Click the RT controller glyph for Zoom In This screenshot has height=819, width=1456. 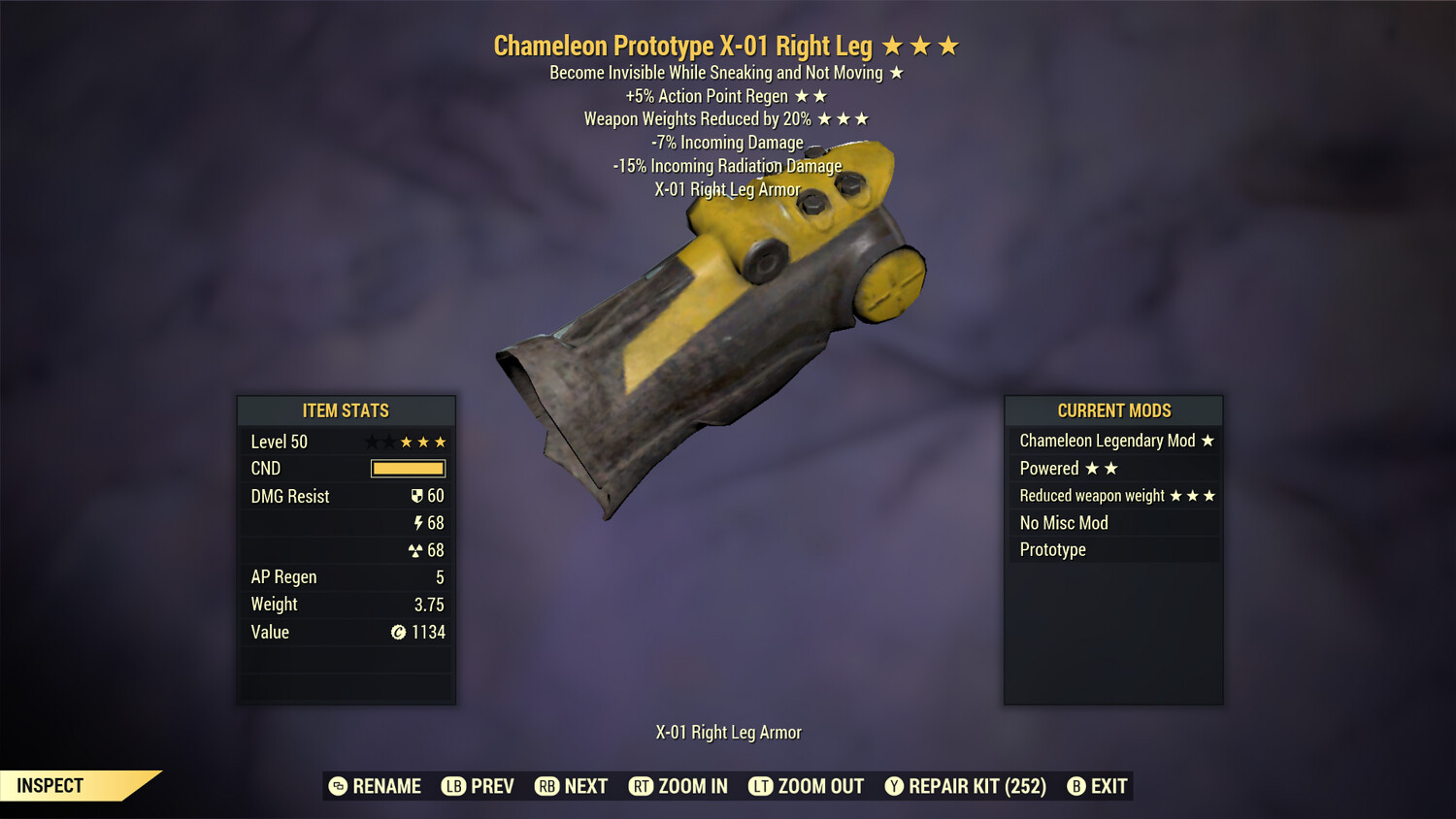click(x=642, y=786)
